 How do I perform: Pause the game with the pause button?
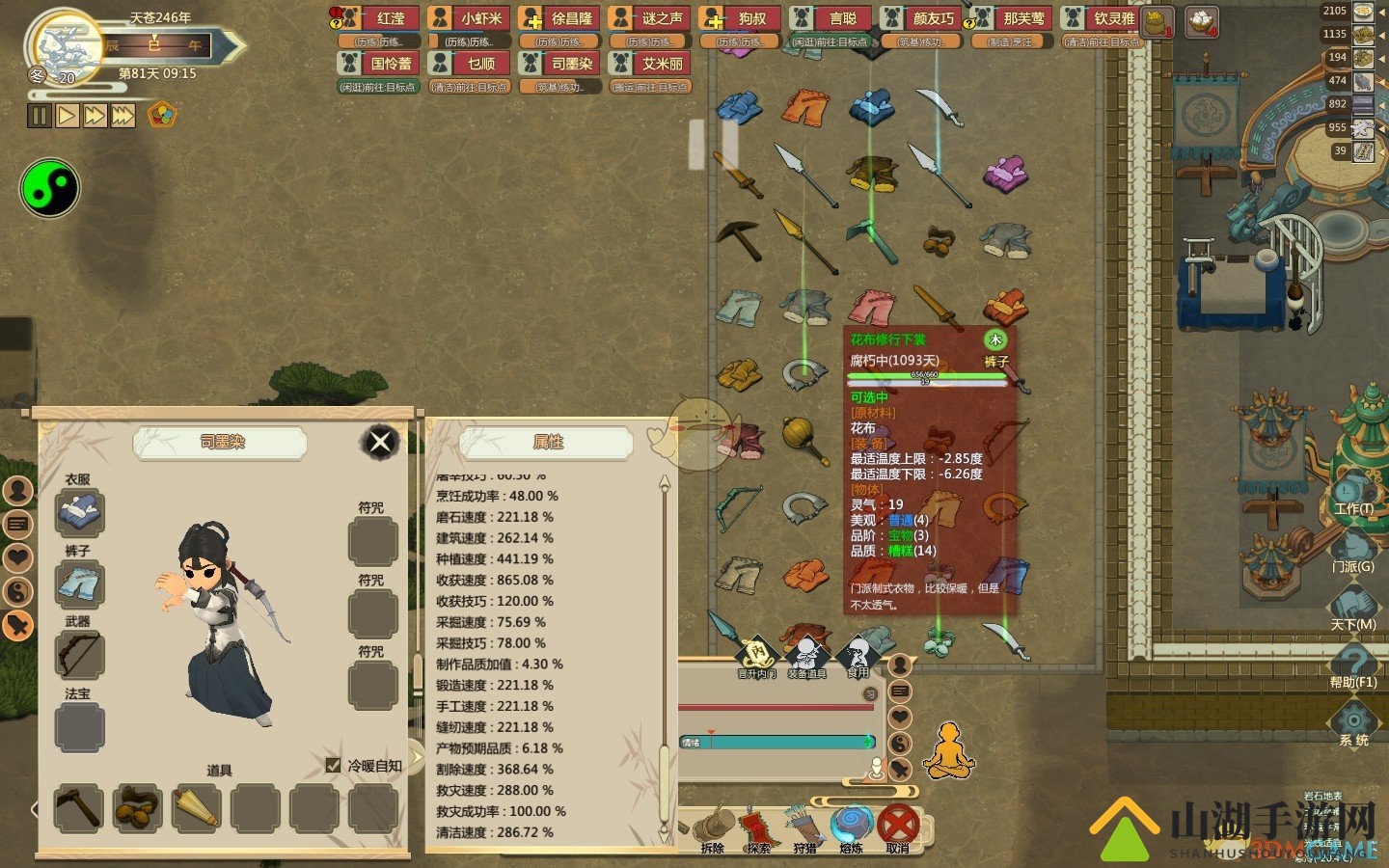39,116
